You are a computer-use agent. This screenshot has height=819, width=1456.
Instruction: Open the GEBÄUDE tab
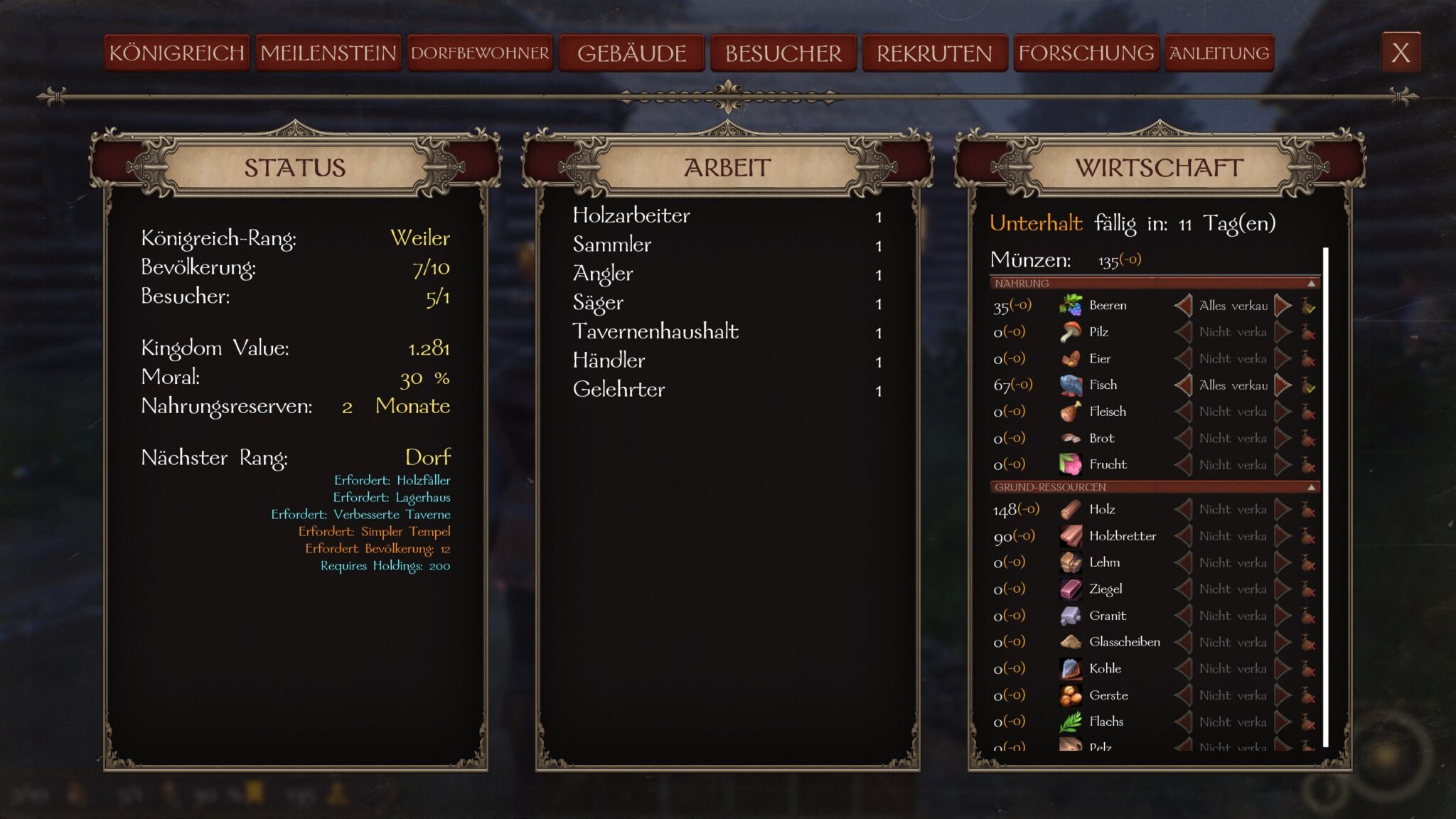(631, 52)
